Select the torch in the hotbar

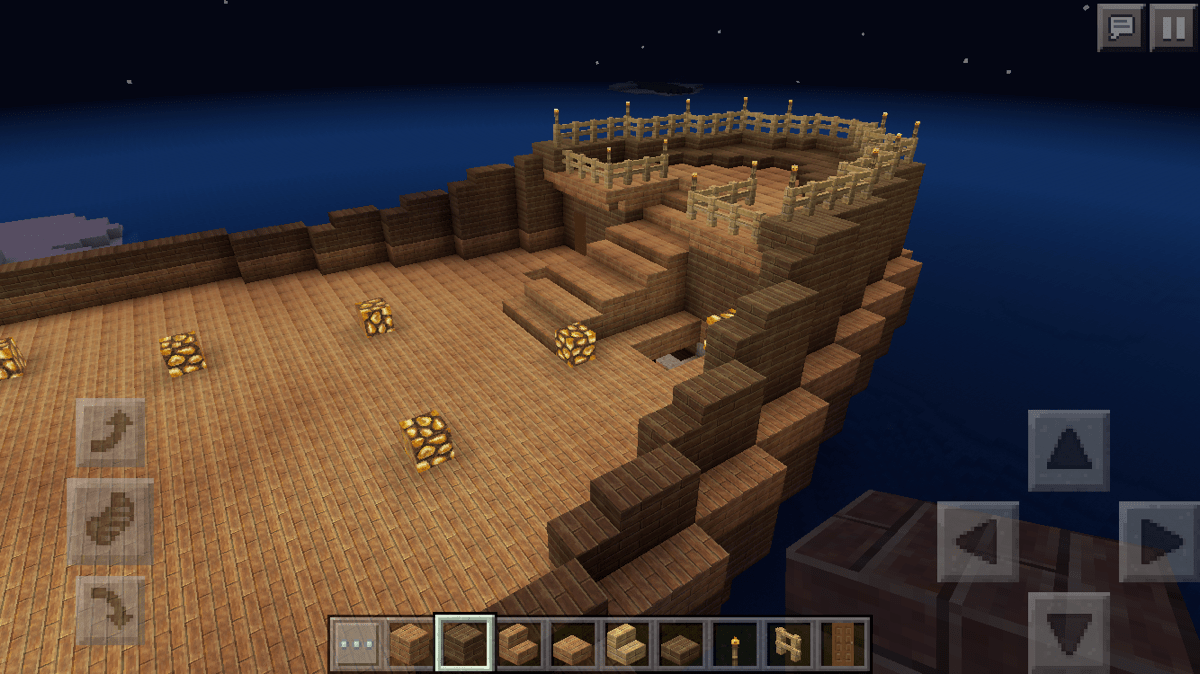point(735,645)
